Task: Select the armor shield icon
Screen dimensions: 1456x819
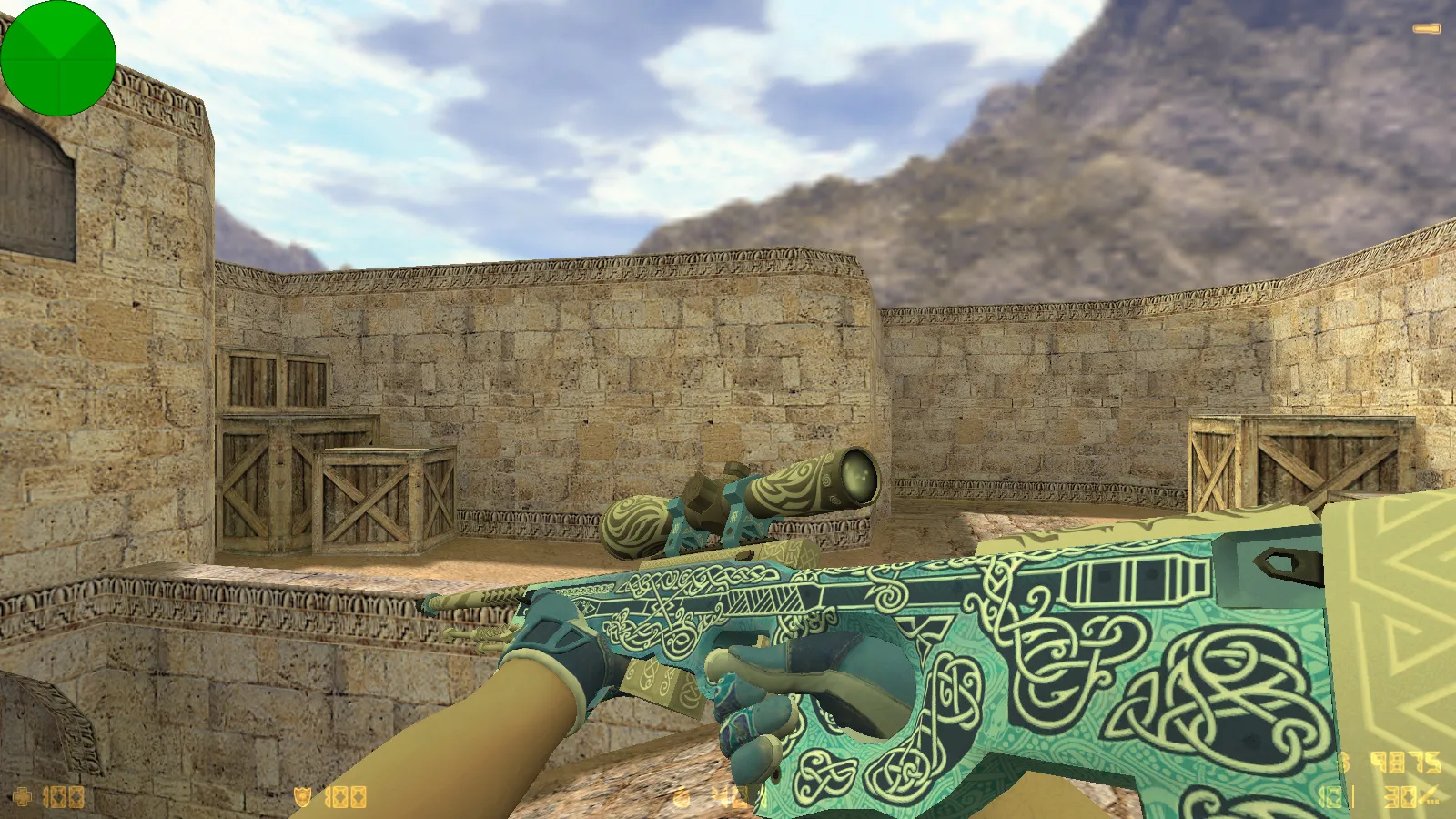Action: [x=301, y=797]
